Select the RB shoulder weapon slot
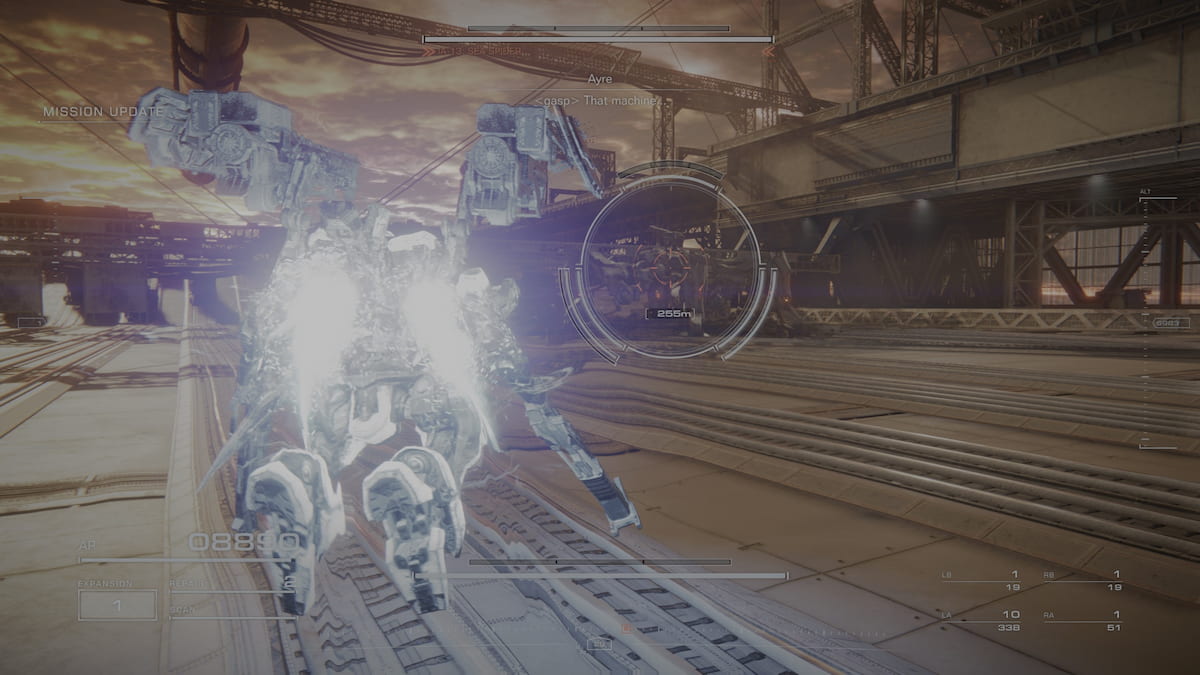 (x=1081, y=581)
